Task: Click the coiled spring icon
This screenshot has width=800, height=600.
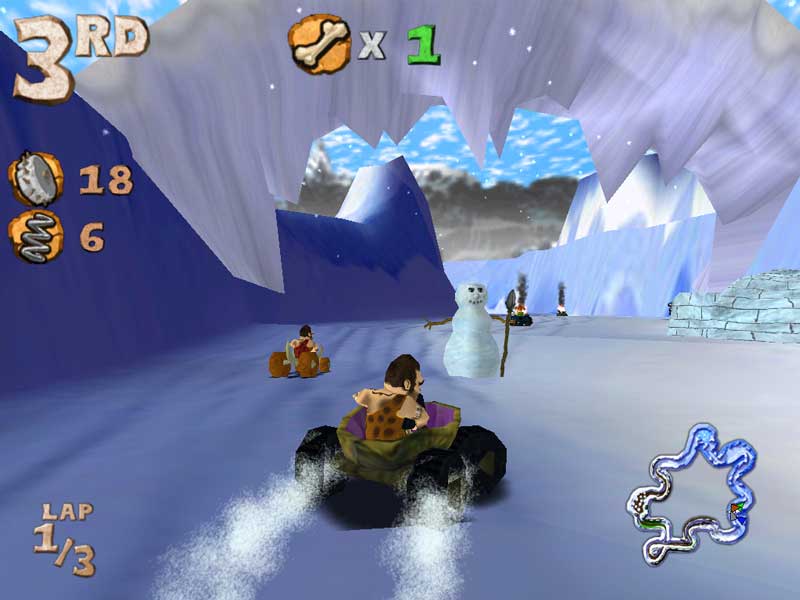Action: [x=35, y=238]
